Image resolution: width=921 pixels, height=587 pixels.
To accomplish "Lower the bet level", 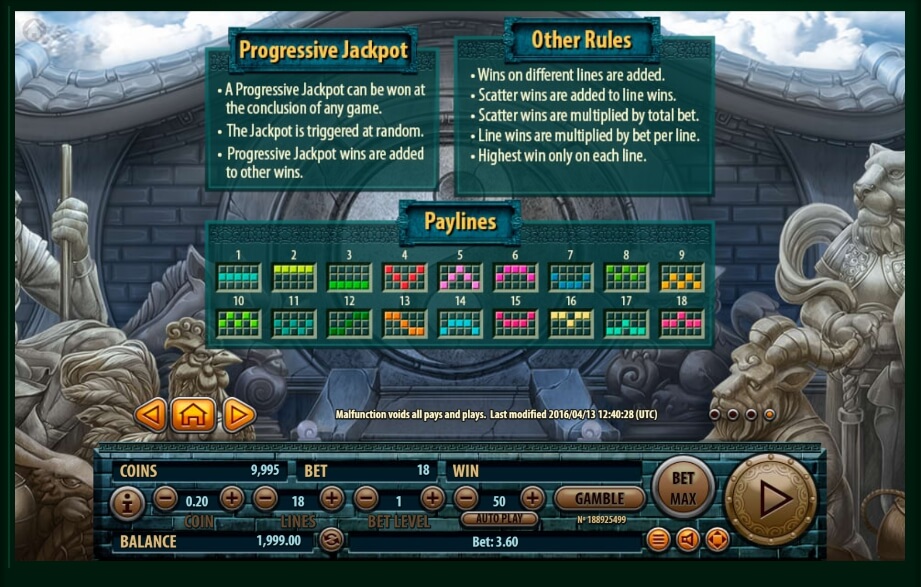I will coord(366,498).
